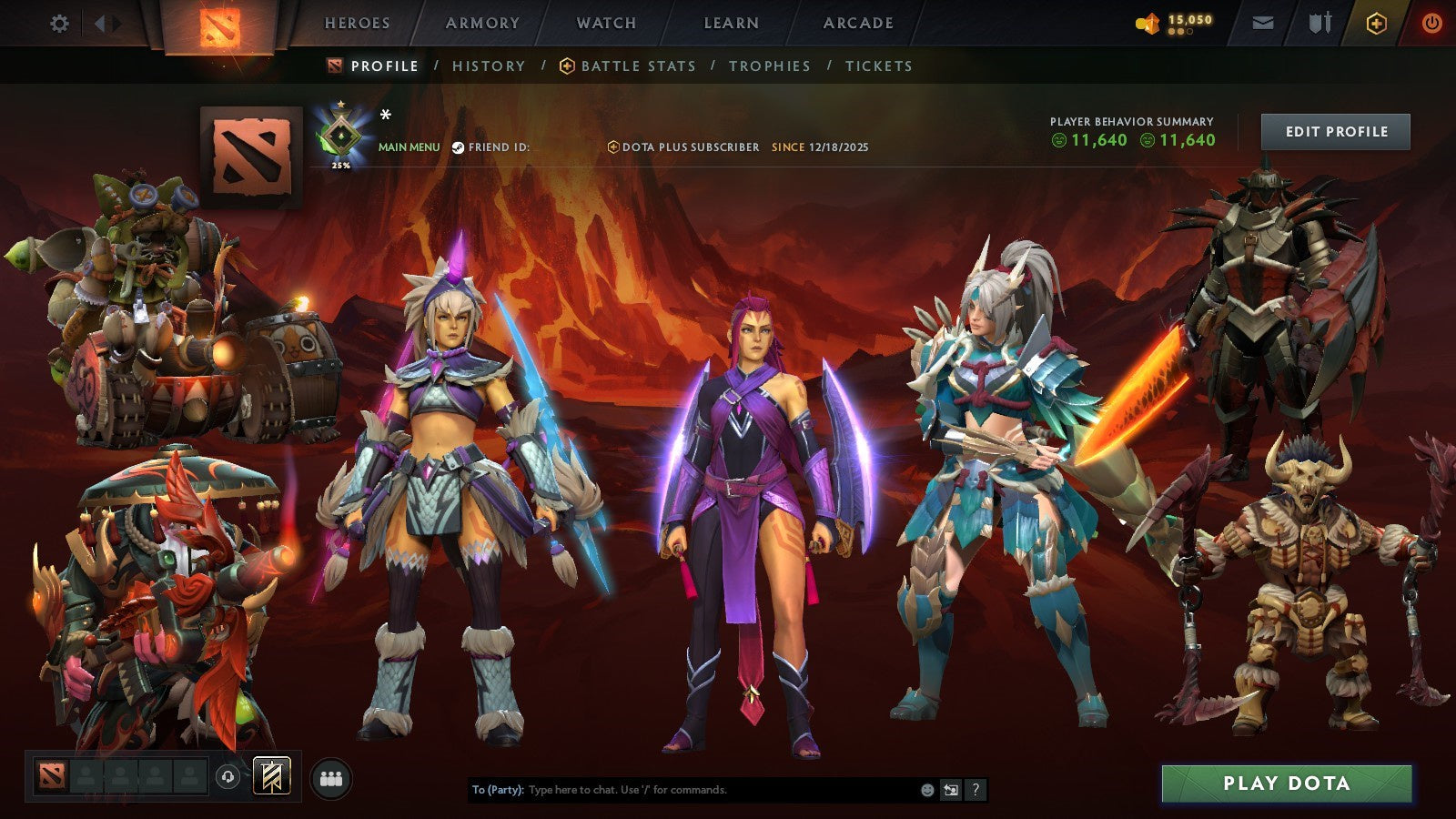1456x819 pixels.
Task: Open the chat help question mark icon
Action: point(976,791)
